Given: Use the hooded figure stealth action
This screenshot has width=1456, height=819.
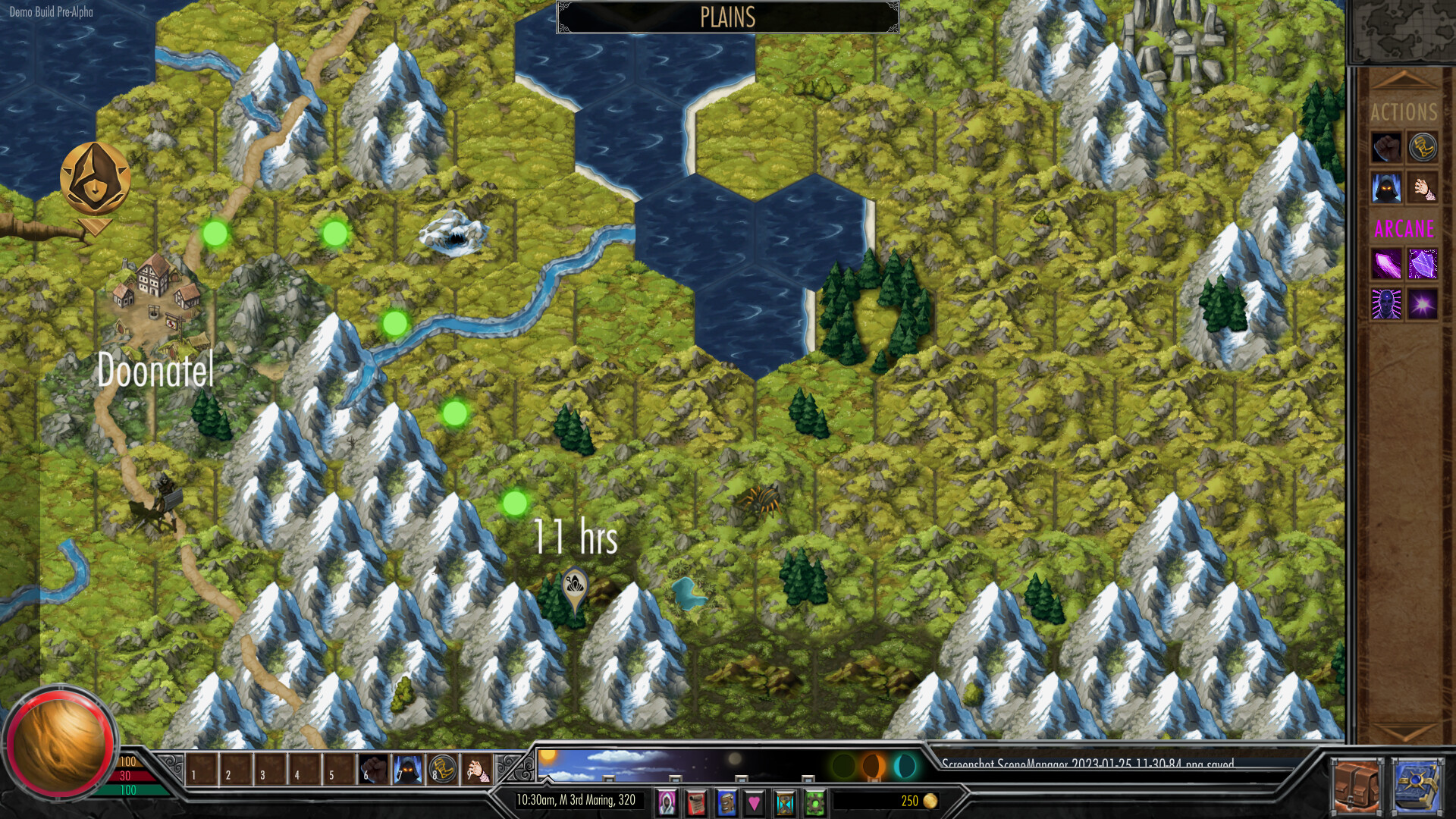Looking at the screenshot, I should (1386, 188).
